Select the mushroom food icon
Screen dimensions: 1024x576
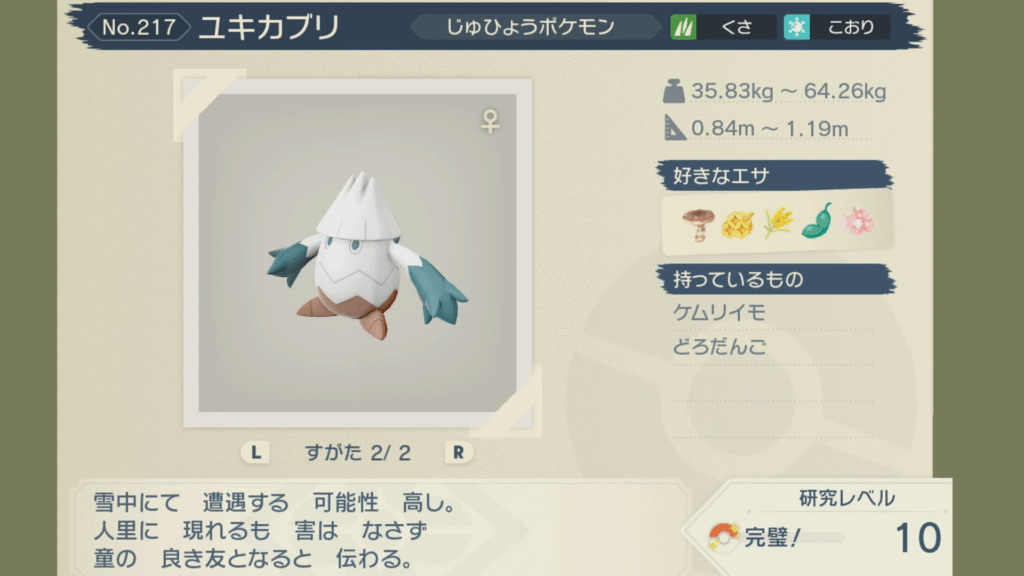[x=696, y=222]
